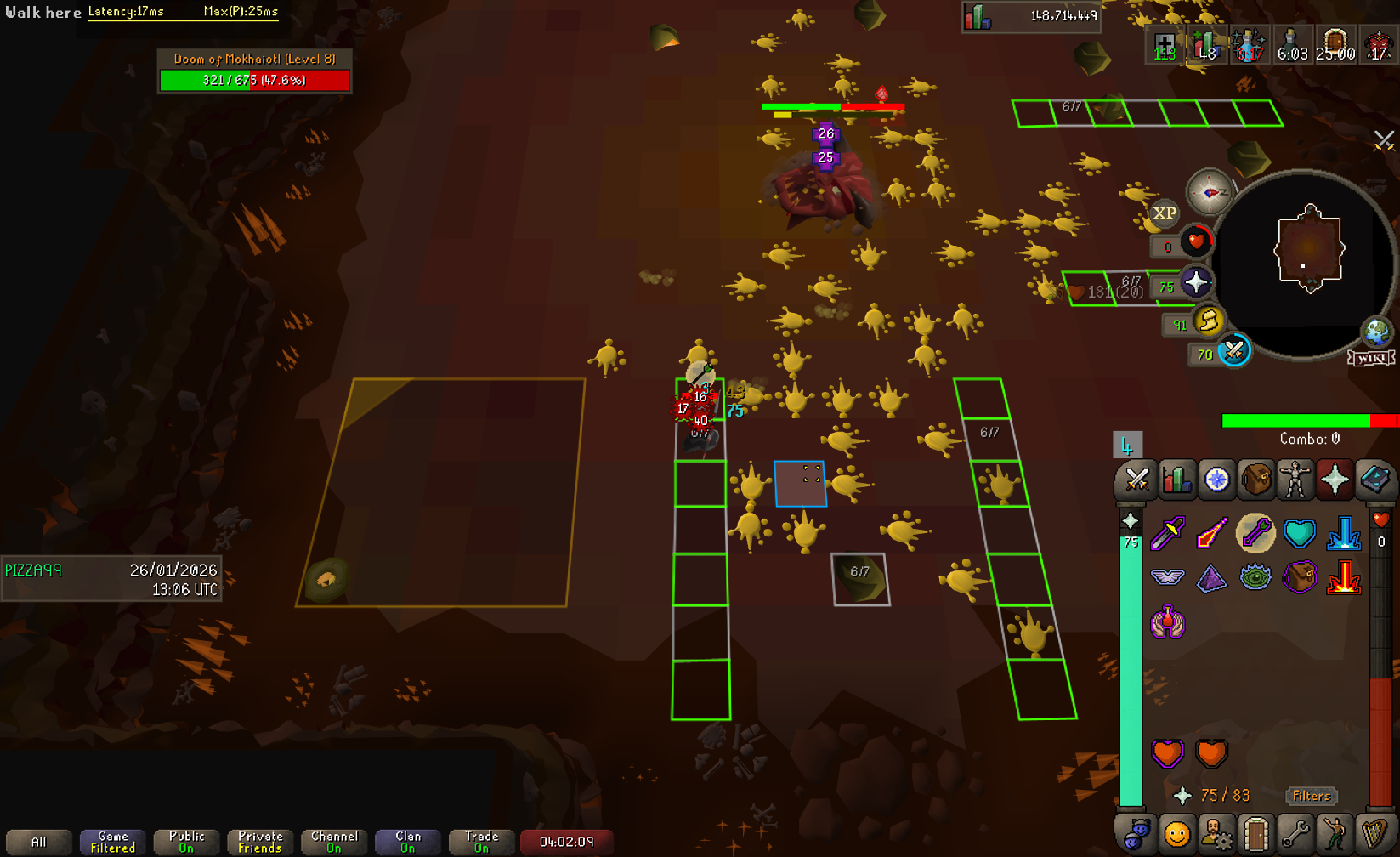Viewport: 1400px width, 857px height.
Task: Click the prayer Filters button
Action: [1311, 796]
